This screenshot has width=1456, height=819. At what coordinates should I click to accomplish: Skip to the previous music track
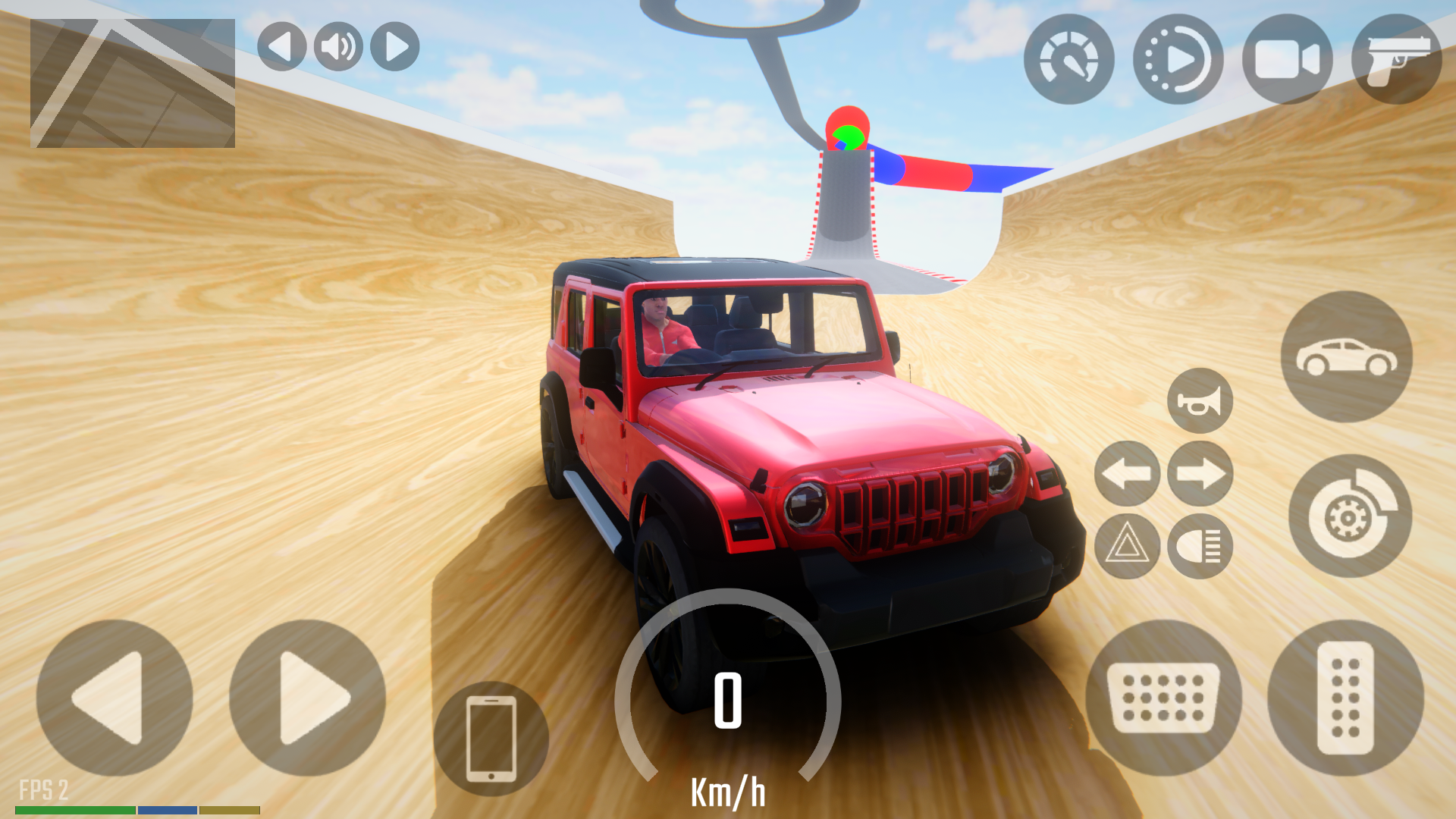281,47
